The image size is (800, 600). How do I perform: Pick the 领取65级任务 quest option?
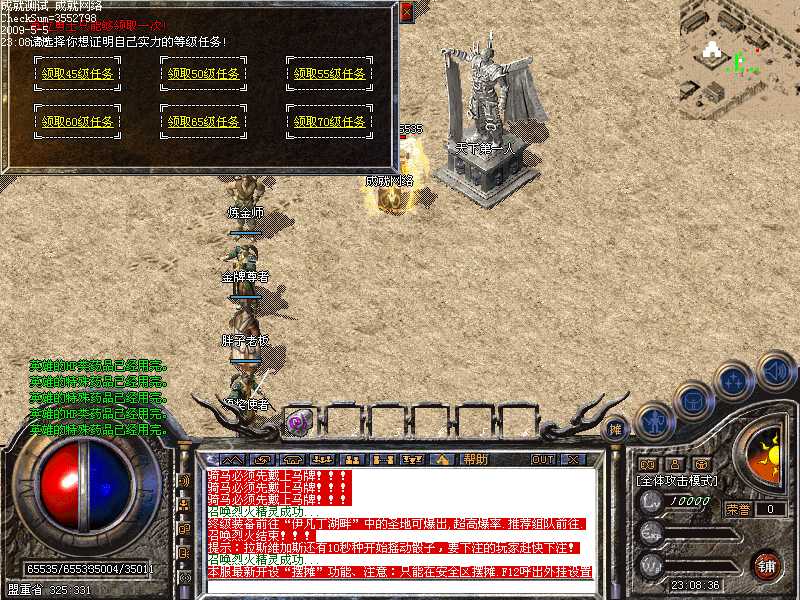[x=202, y=122]
